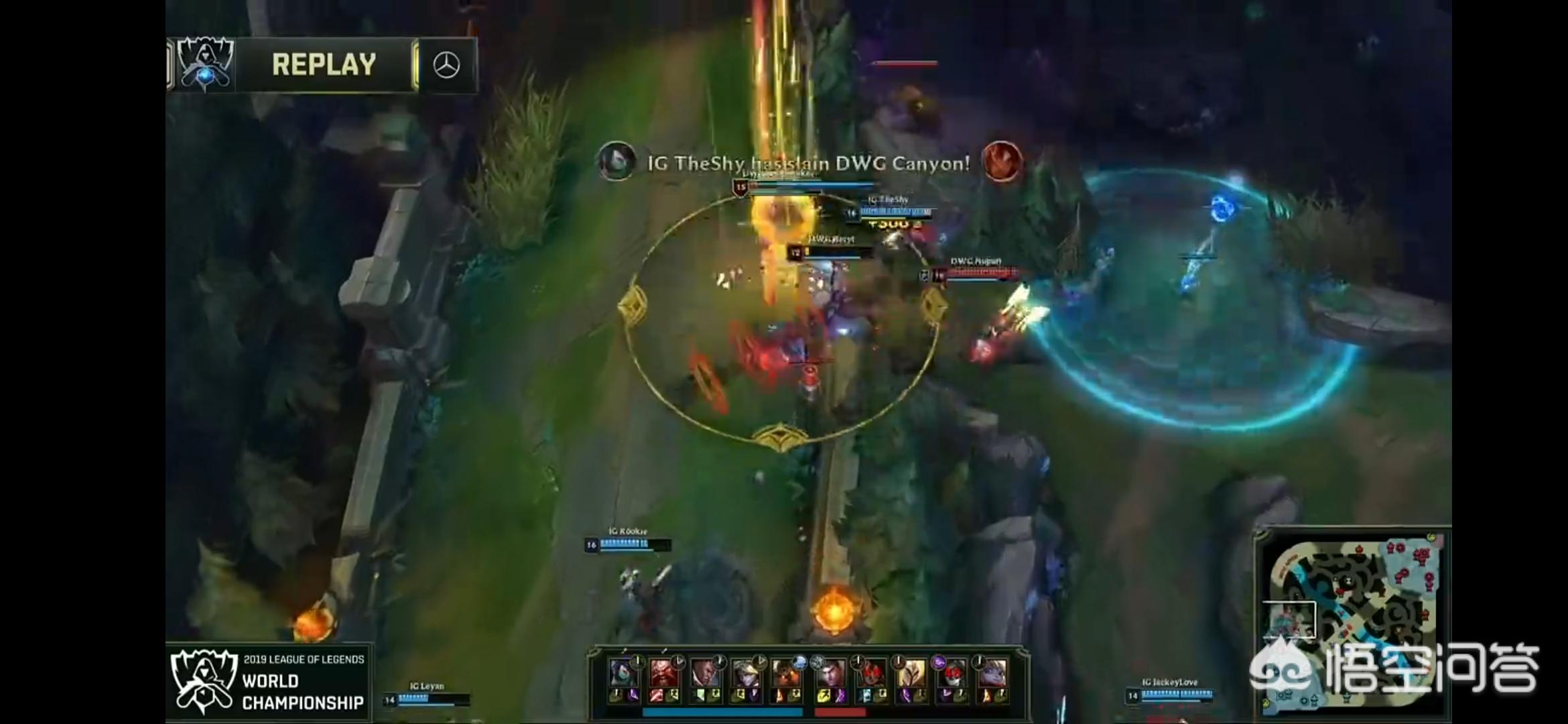This screenshot has height=724, width=1568.
Task: Click the REPLAY banner label
Action: click(324, 65)
